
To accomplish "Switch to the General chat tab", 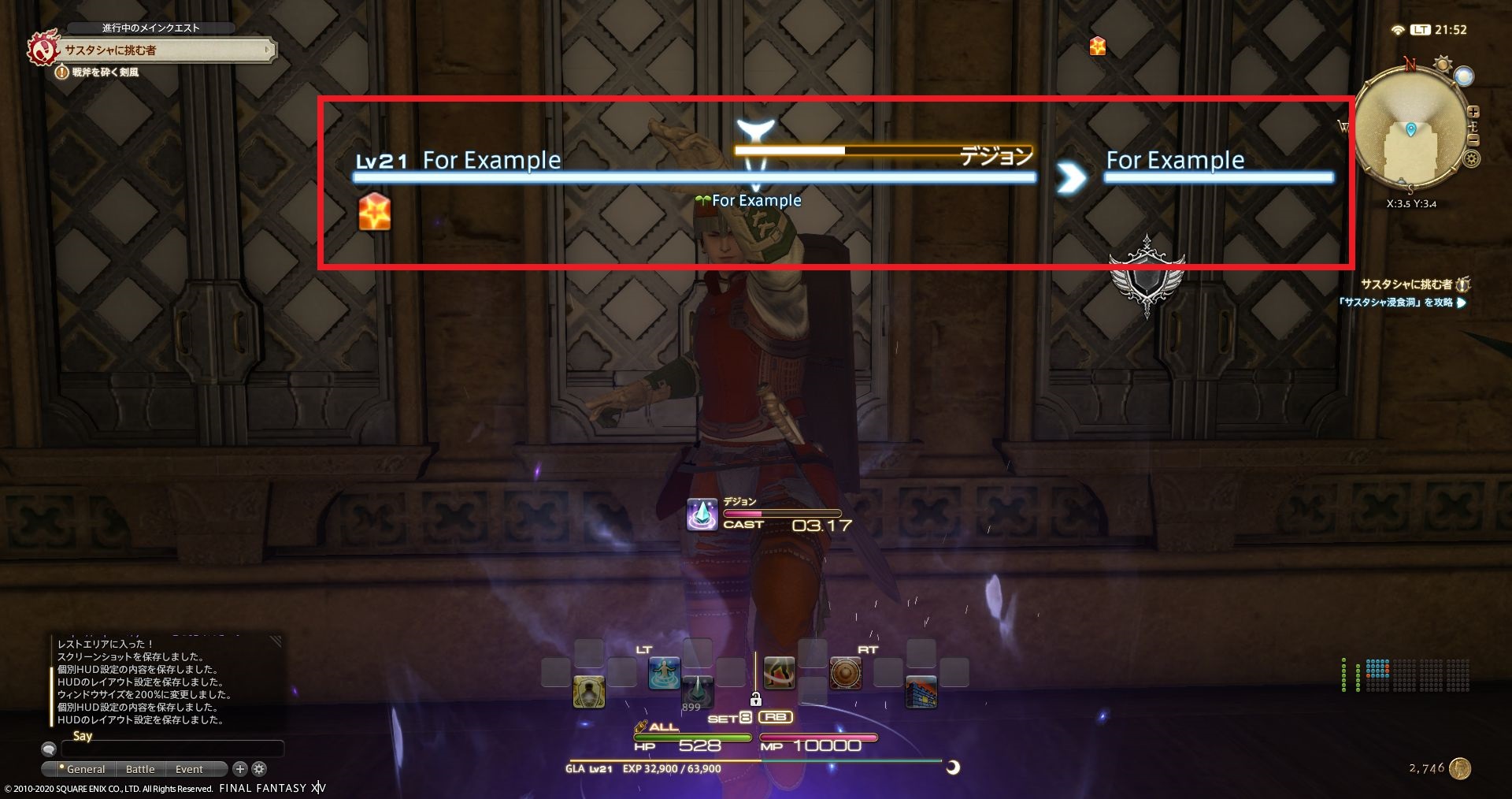I will [85, 769].
